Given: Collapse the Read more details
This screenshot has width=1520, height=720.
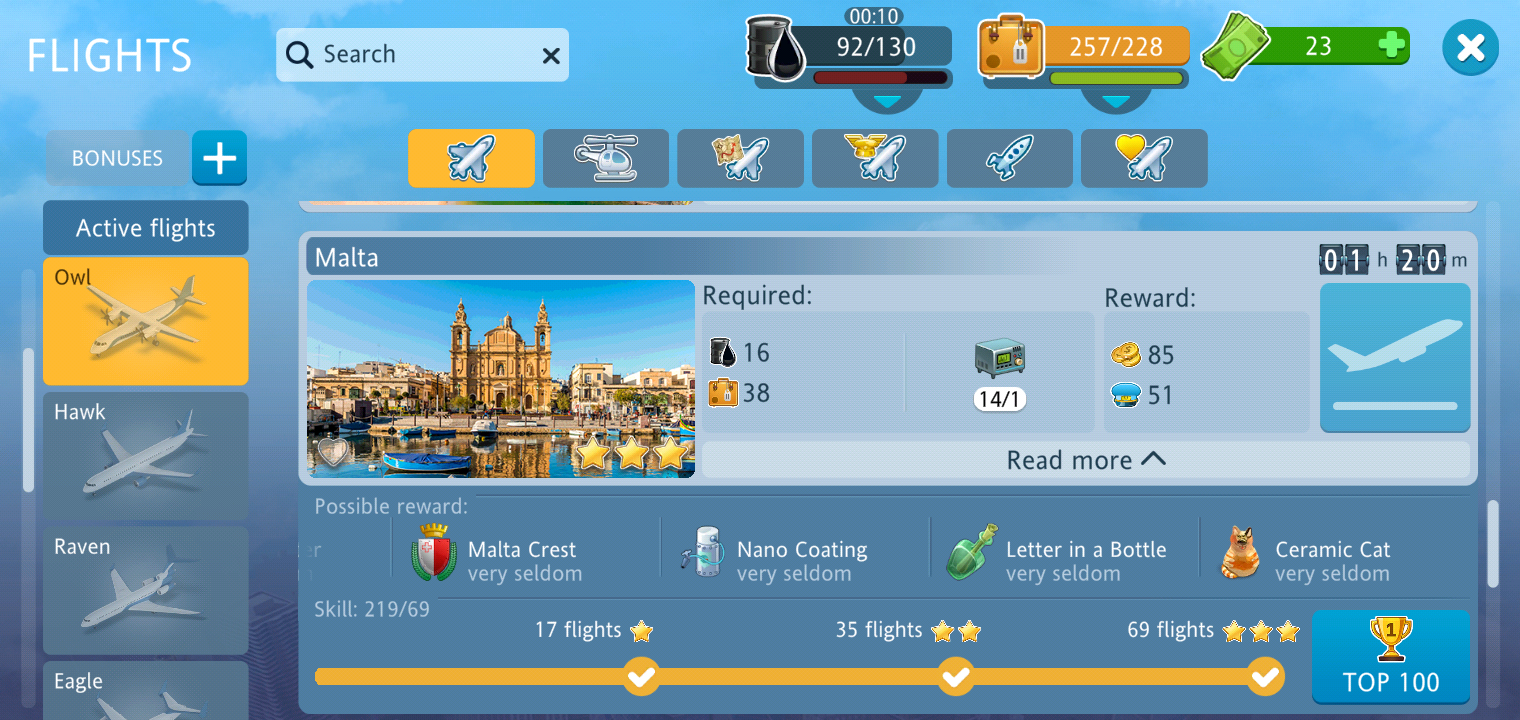Looking at the screenshot, I should click(x=1086, y=460).
